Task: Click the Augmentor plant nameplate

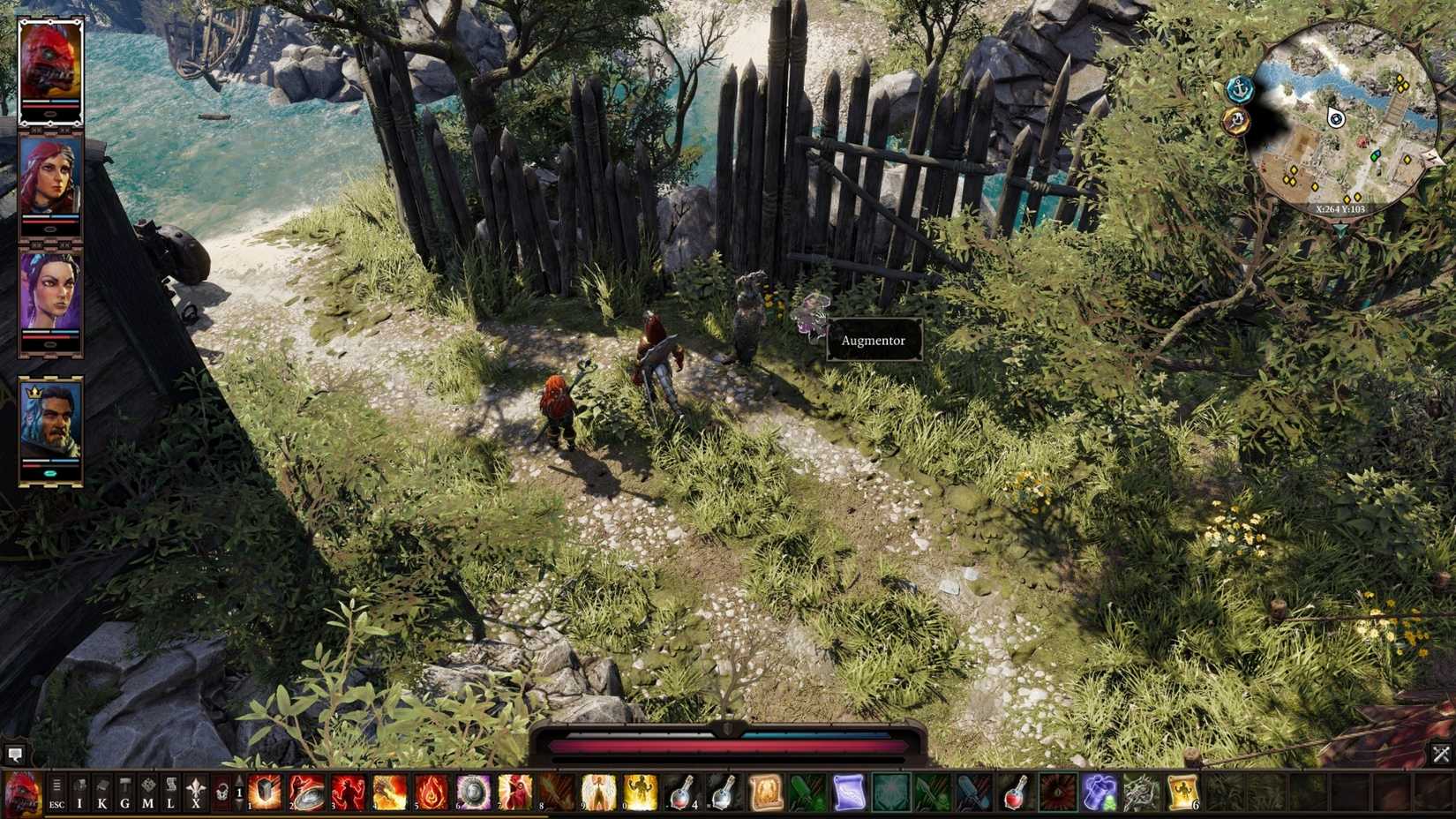Action: pos(874,340)
